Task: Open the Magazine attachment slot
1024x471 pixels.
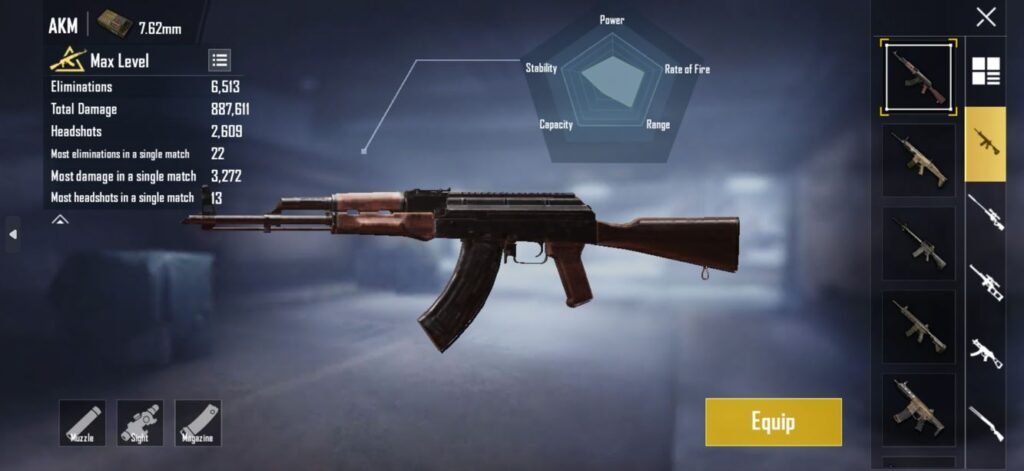Action: [x=198, y=422]
